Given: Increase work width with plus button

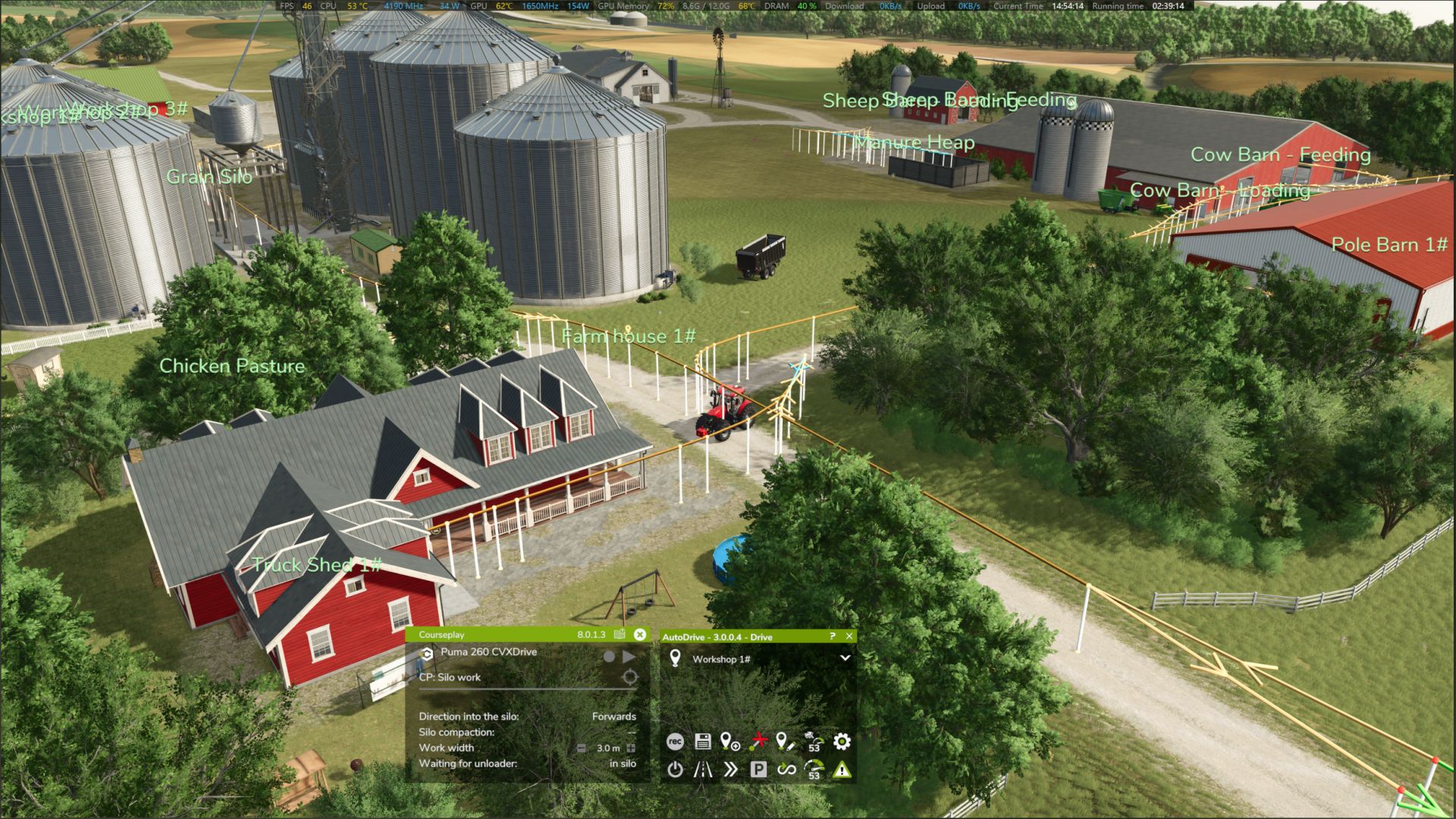Looking at the screenshot, I should tap(630, 748).
